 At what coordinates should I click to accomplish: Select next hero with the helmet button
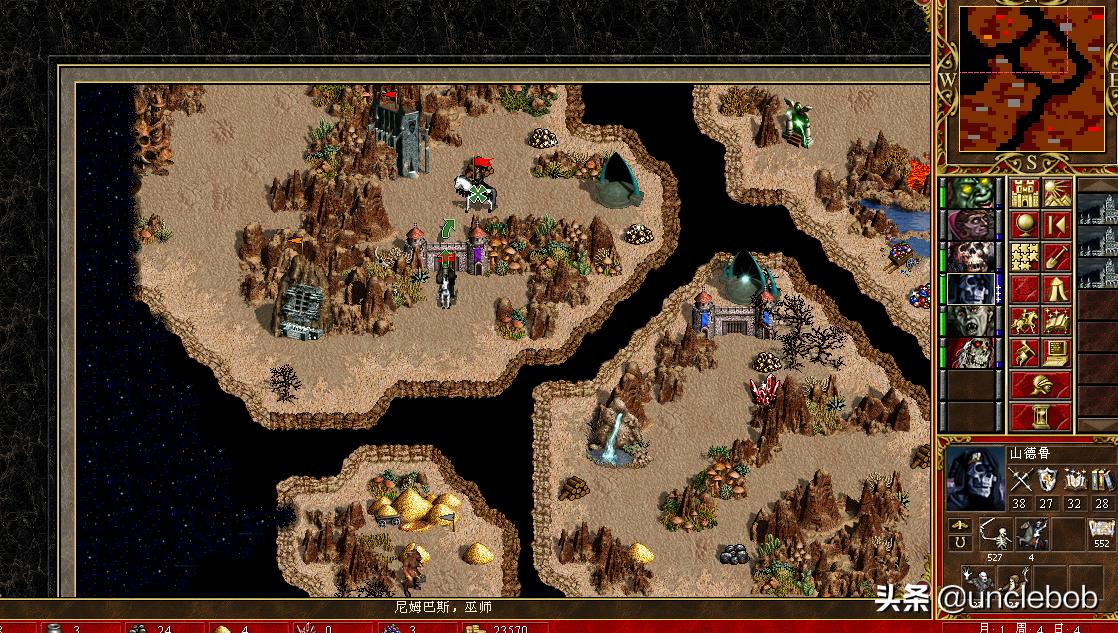[1040, 385]
